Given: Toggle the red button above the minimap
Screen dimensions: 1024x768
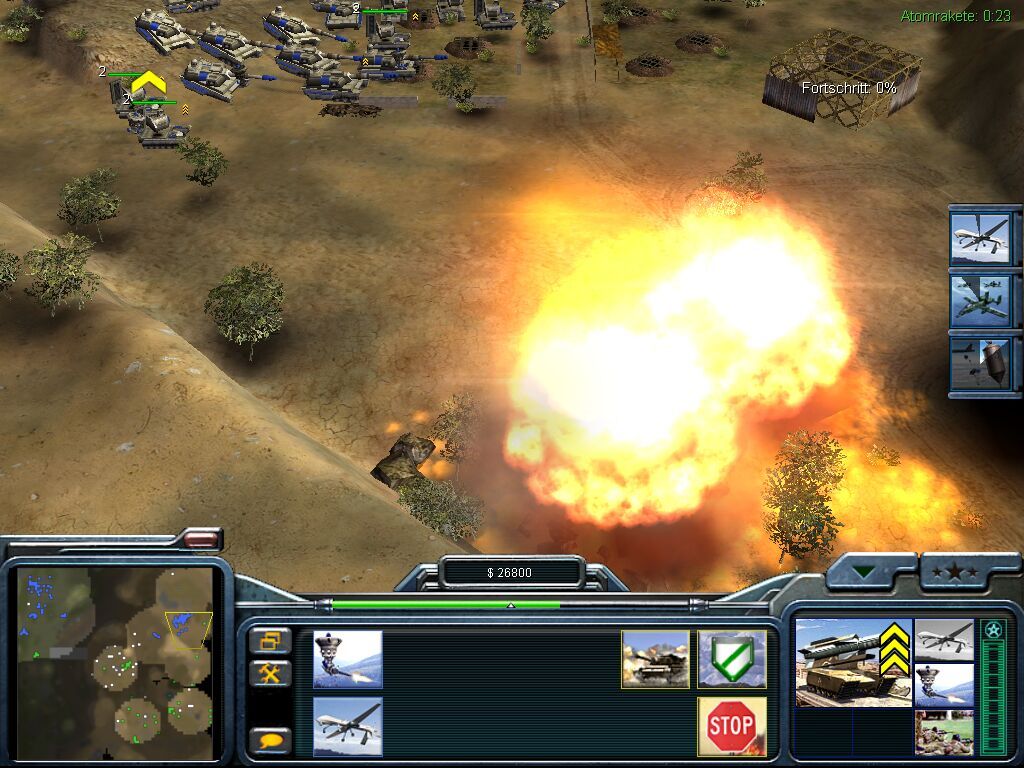Looking at the screenshot, I should click(201, 540).
